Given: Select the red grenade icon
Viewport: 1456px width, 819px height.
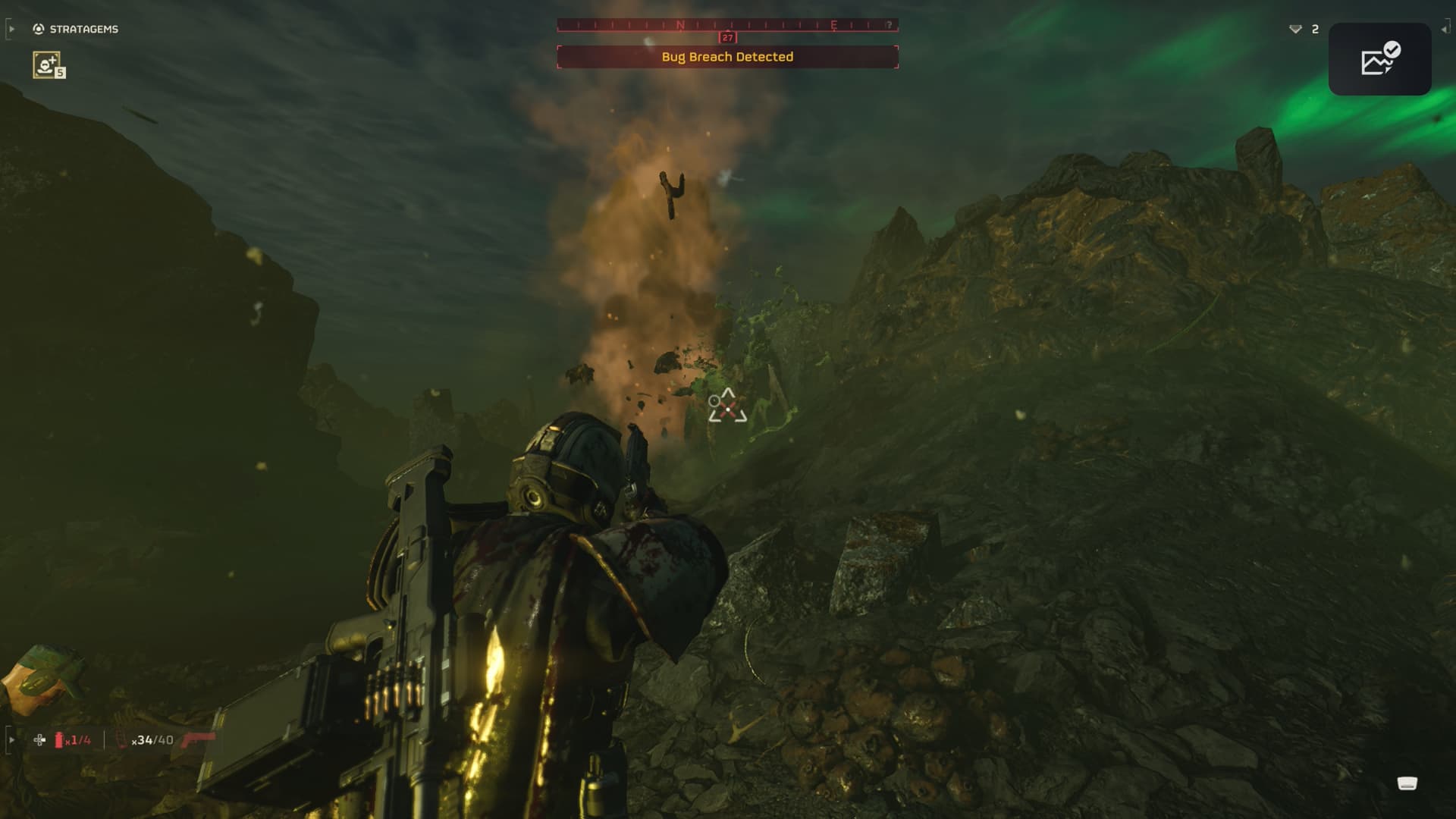Looking at the screenshot, I should [x=59, y=739].
